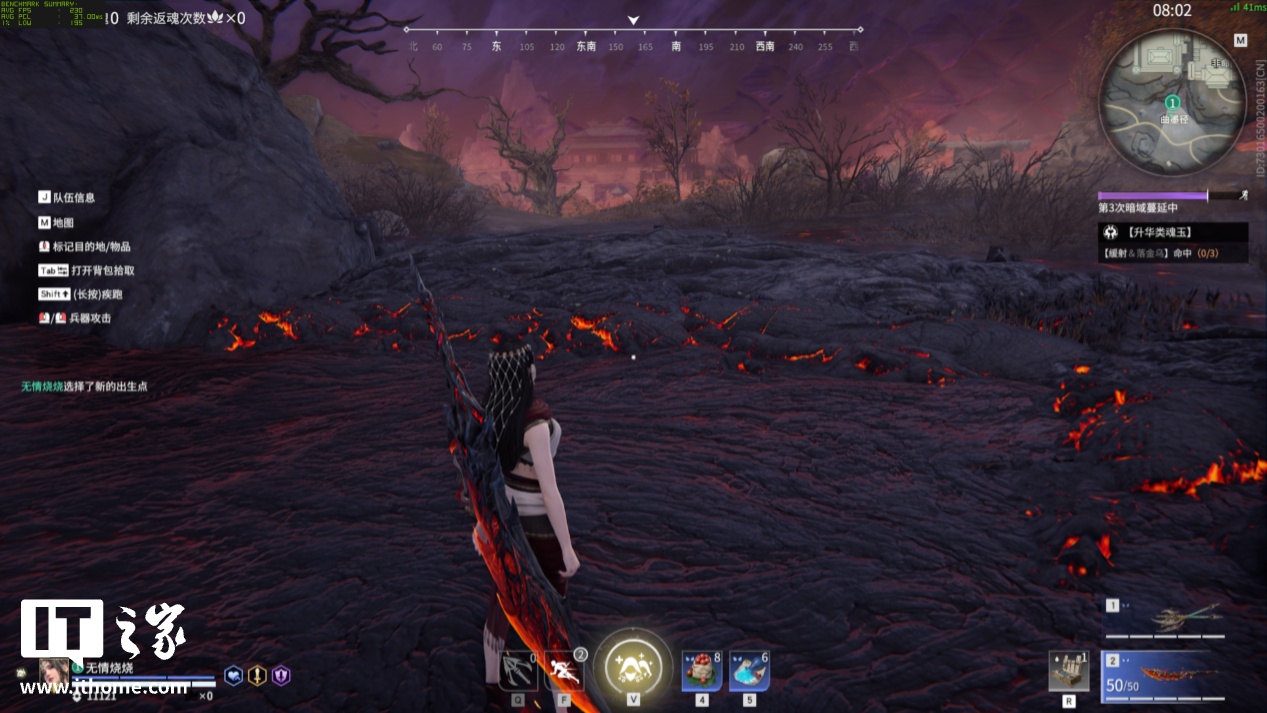Select the weapon repair kit slot
Screen dimensions: 1267x713
pyautogui.click(x=1068, y=671)
